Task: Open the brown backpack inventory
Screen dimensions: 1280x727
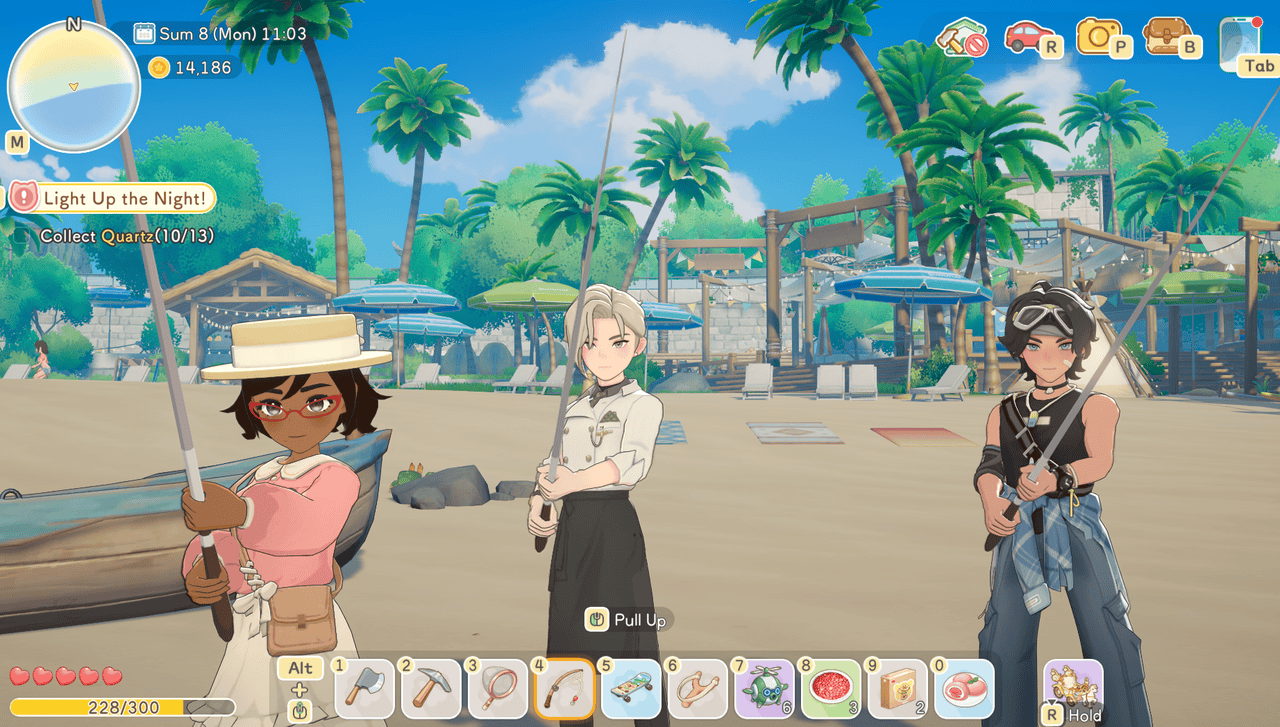Action: pos(1167,38)
